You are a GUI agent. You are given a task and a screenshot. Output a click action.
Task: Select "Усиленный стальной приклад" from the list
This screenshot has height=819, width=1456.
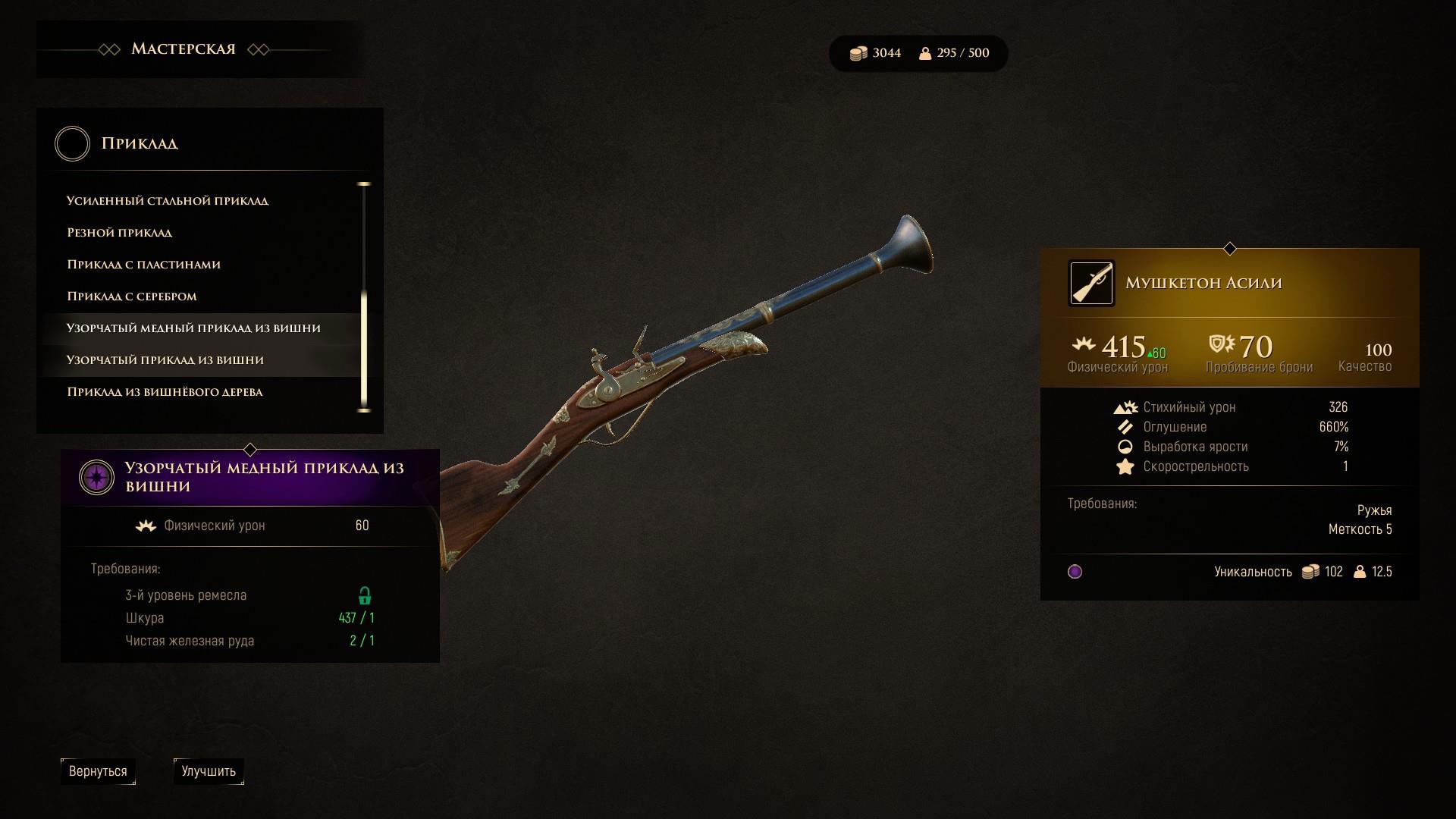pyautogui.click(x=168, y=201)
